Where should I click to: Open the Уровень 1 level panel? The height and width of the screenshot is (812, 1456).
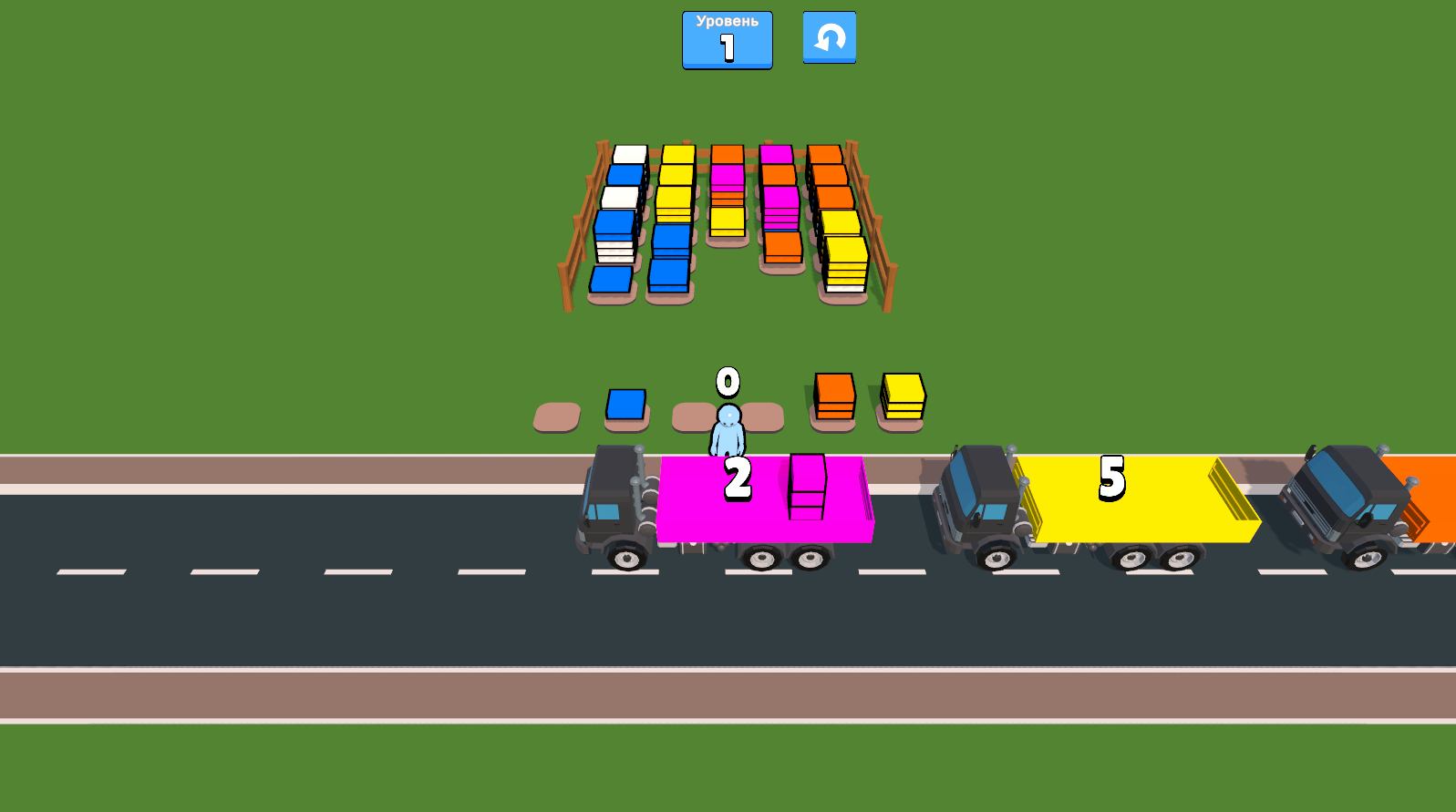725,39
